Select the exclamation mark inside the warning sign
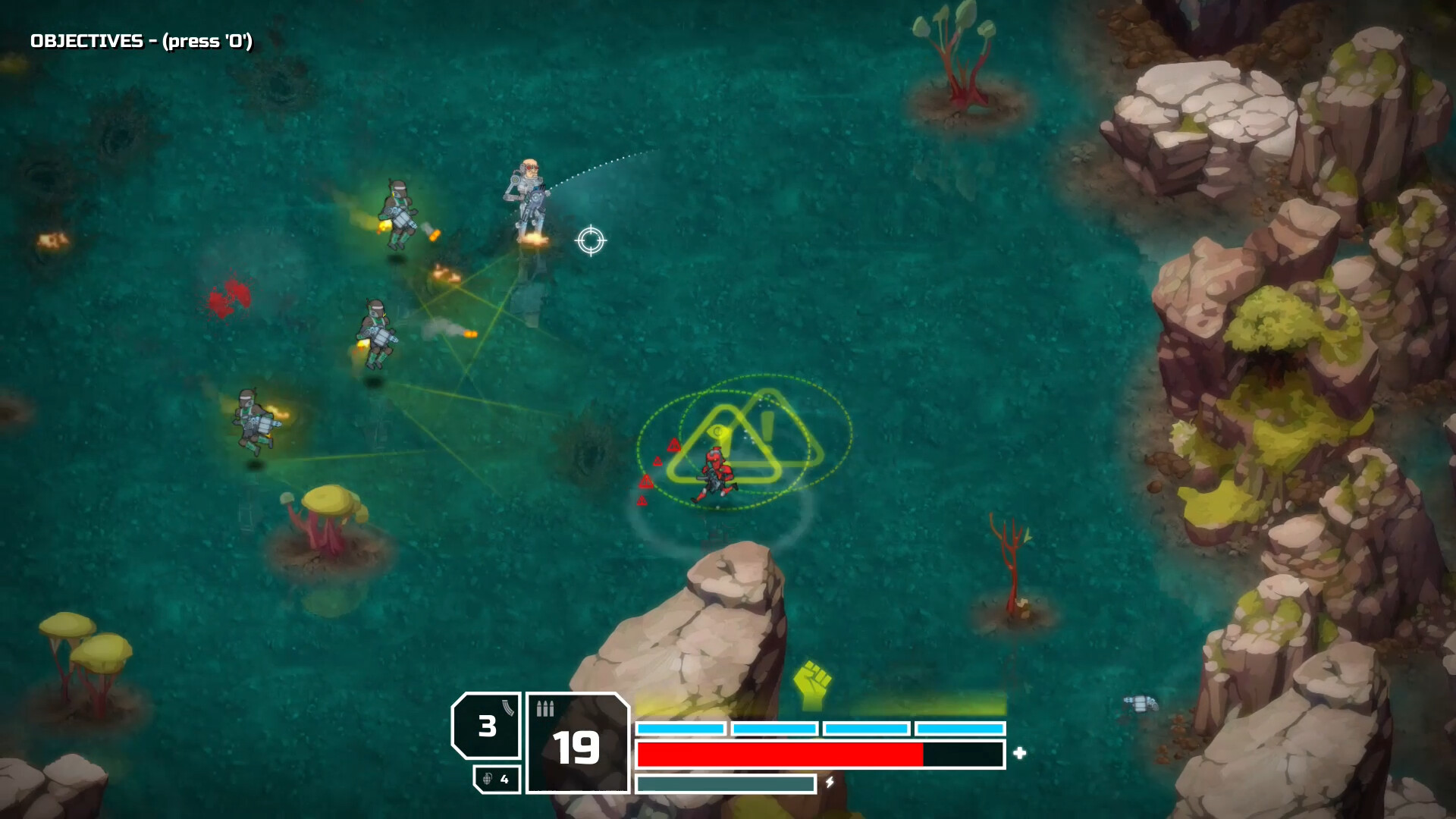Screen dimensions: 1456x819 click(767, 425)
